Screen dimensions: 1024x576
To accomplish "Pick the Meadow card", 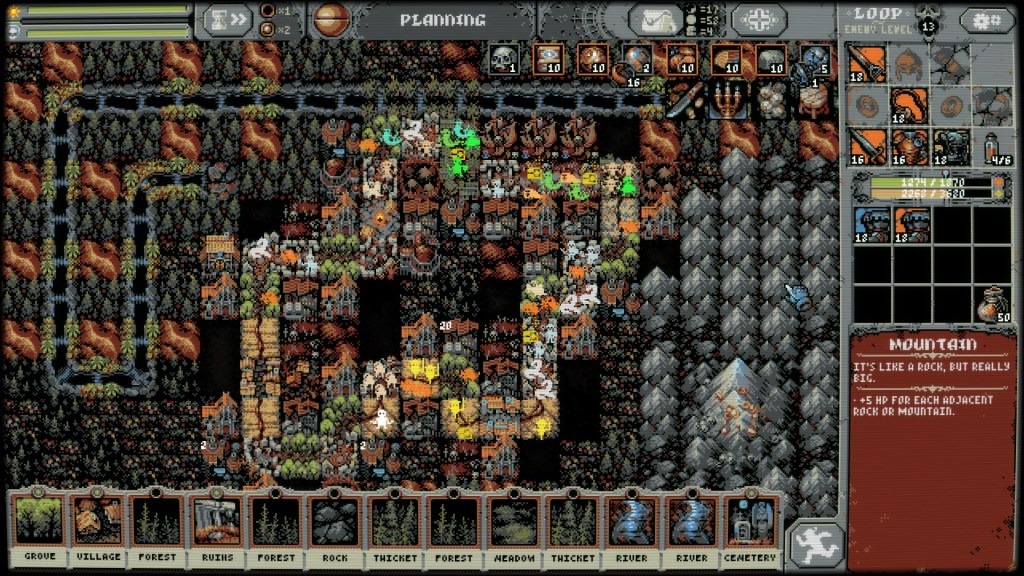I will tap(513, 527).
